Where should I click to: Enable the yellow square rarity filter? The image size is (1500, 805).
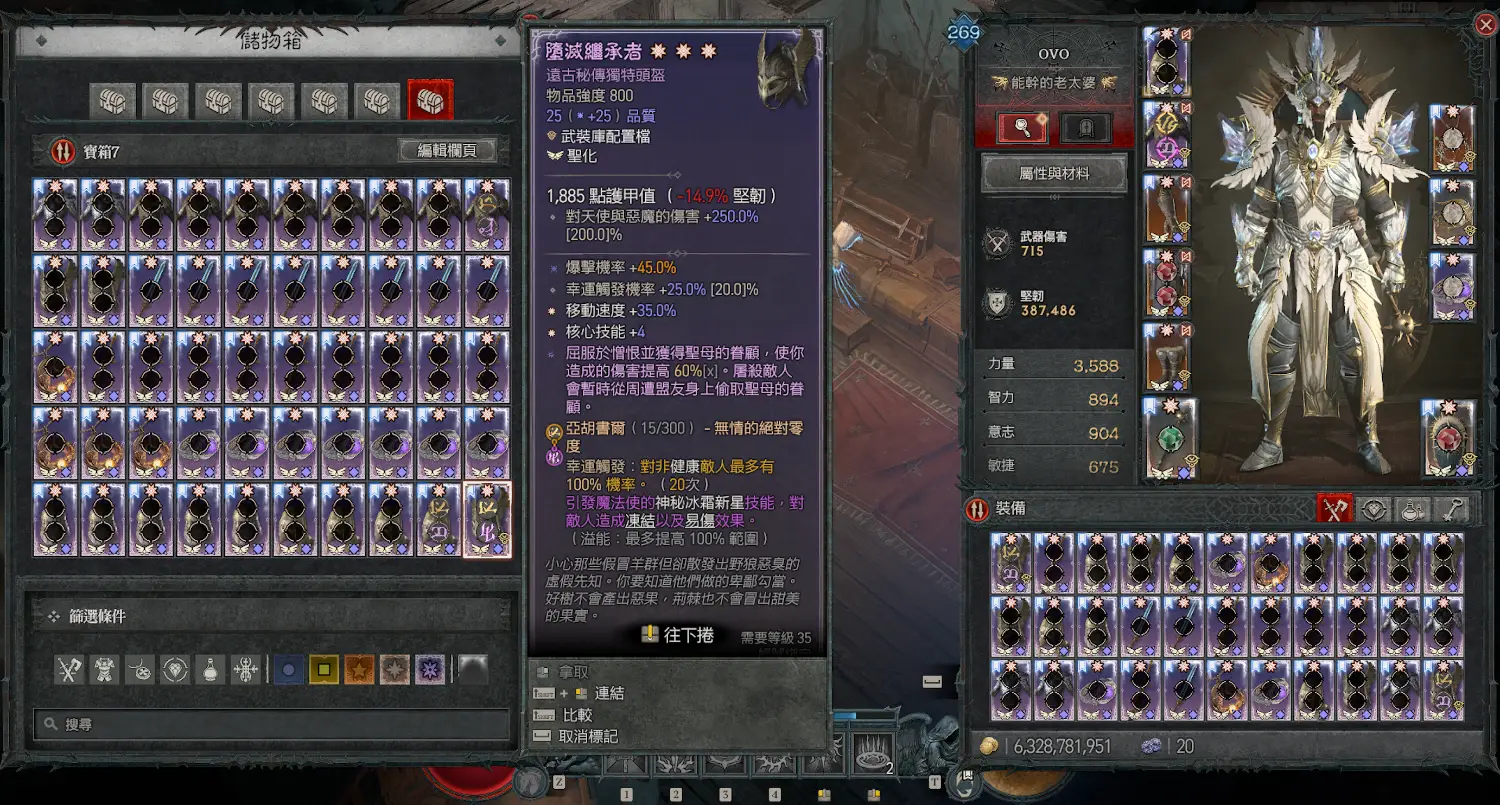point(324,669)
